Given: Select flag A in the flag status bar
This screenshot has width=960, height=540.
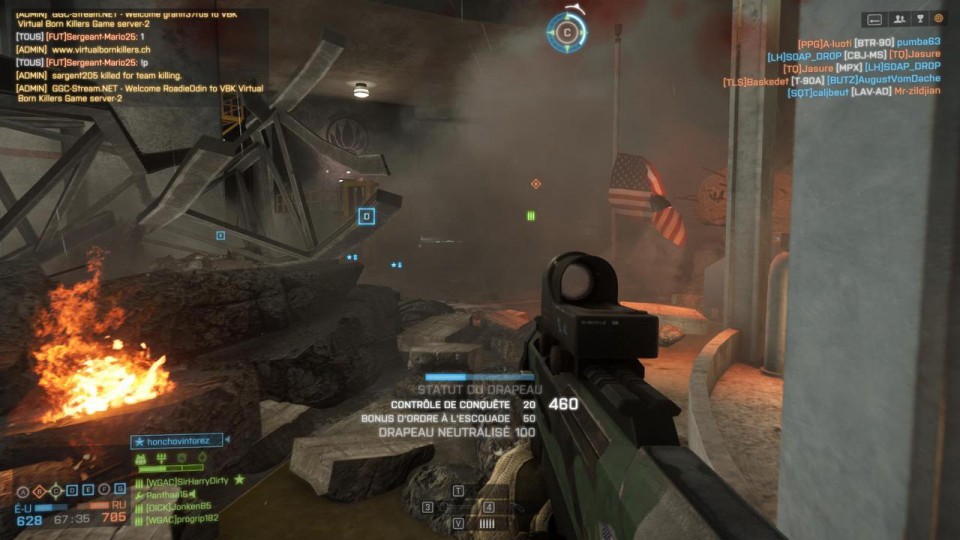Looking at the screenshot, I should [x=23, y=491].
